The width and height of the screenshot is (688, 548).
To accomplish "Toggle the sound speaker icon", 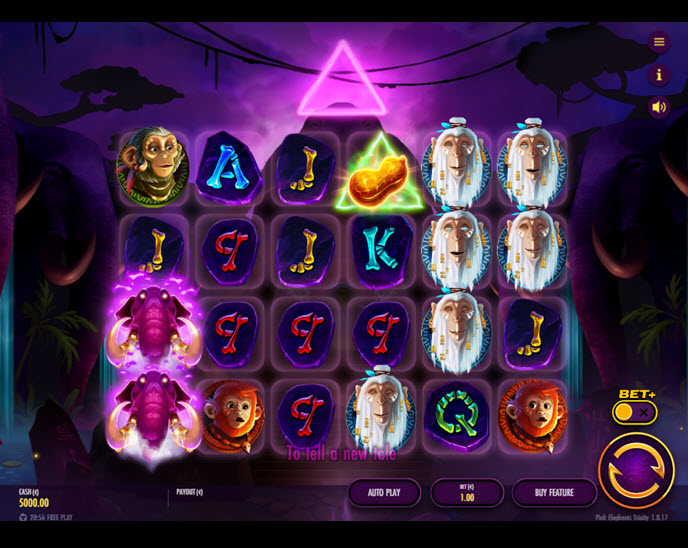I will point(659,107).
